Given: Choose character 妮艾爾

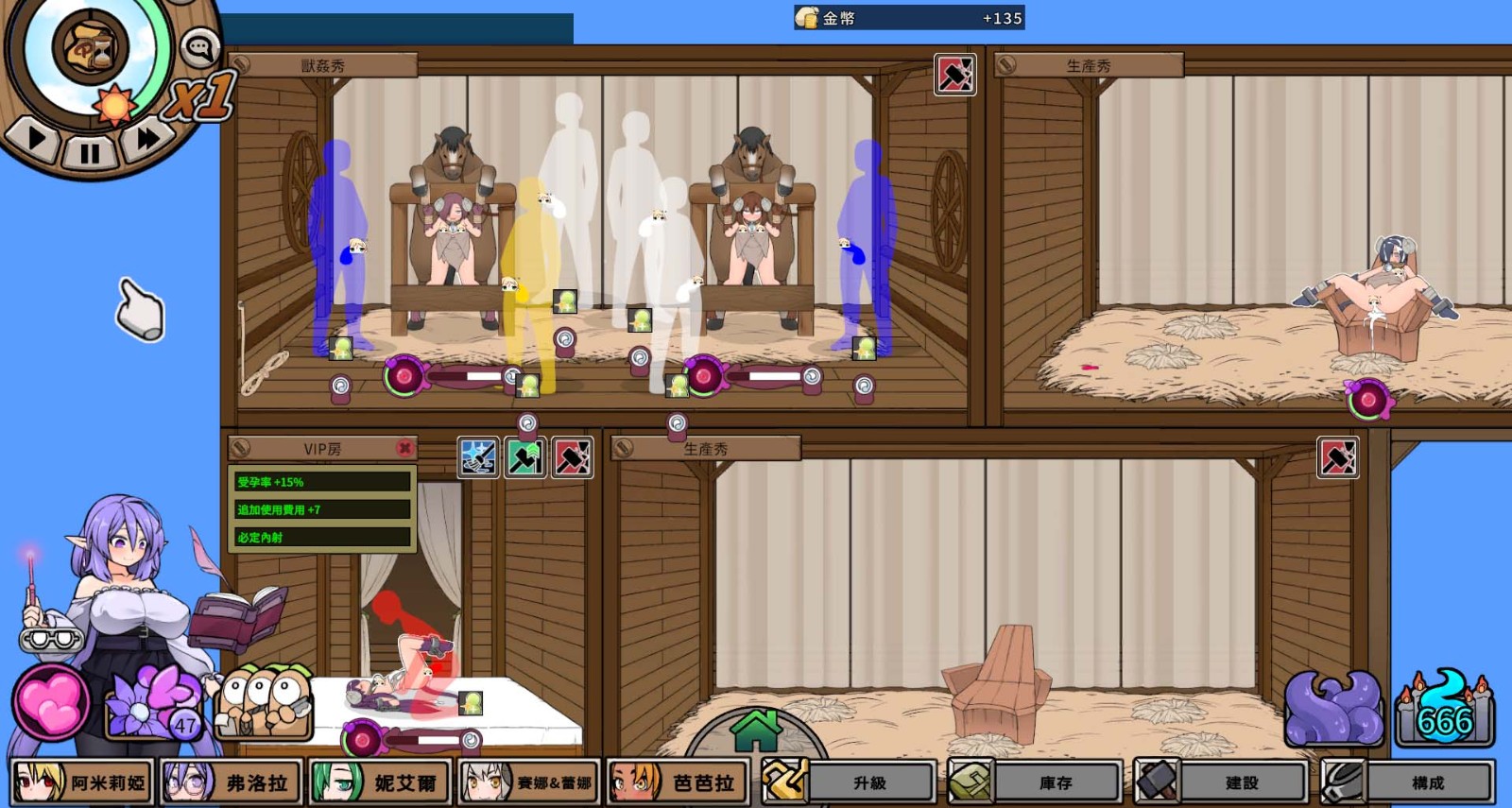Looking at the screenshot, I should [380, 782].
